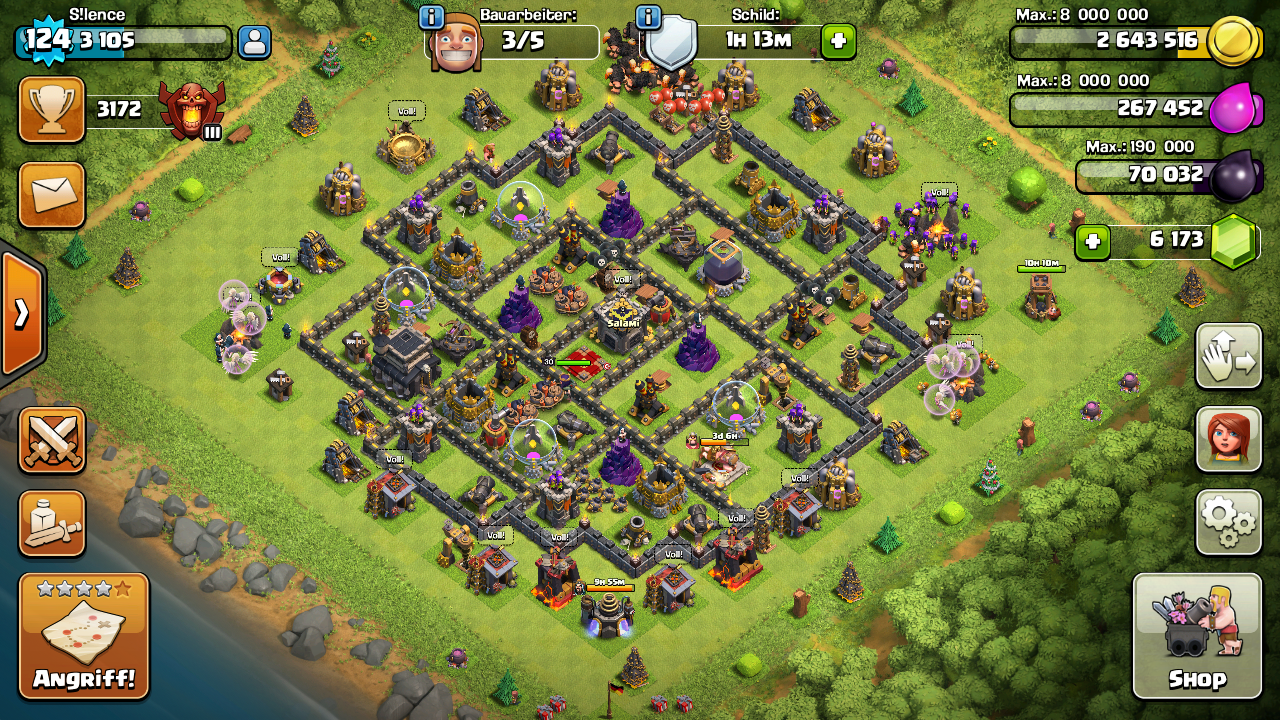Open the red skull league badge

(x=192, y=110)
